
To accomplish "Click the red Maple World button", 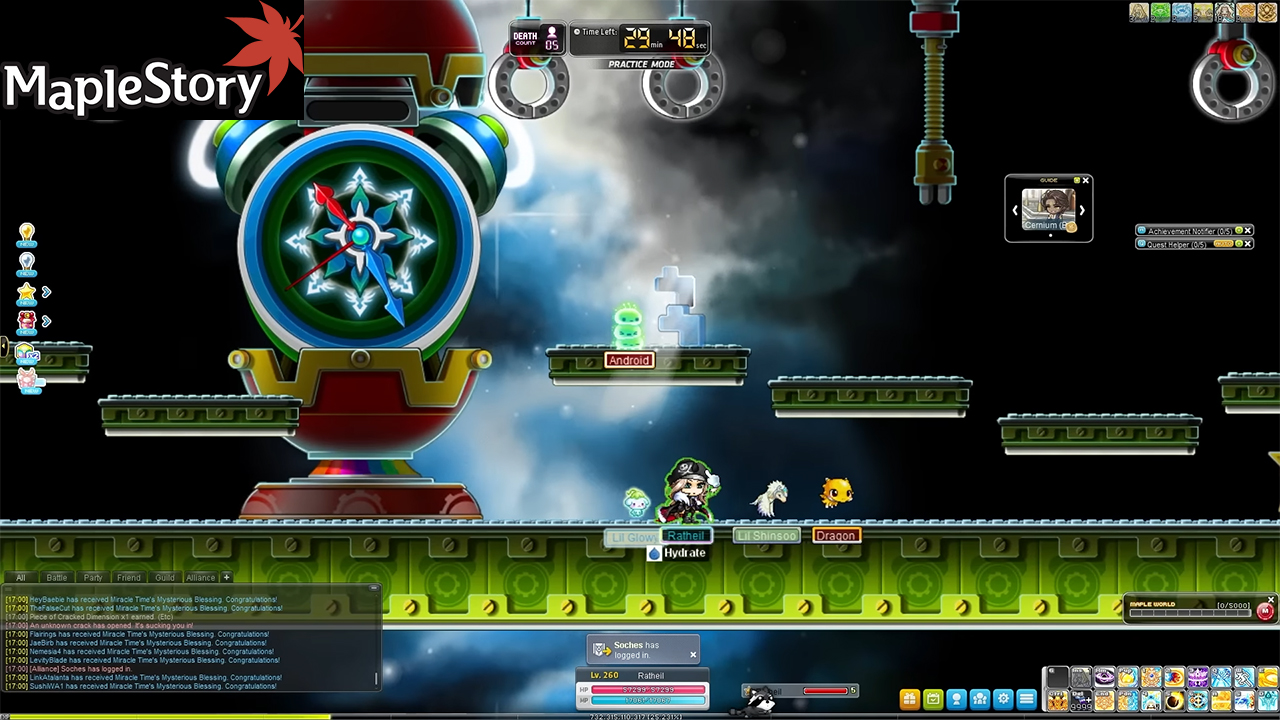I will [1265, 610].
